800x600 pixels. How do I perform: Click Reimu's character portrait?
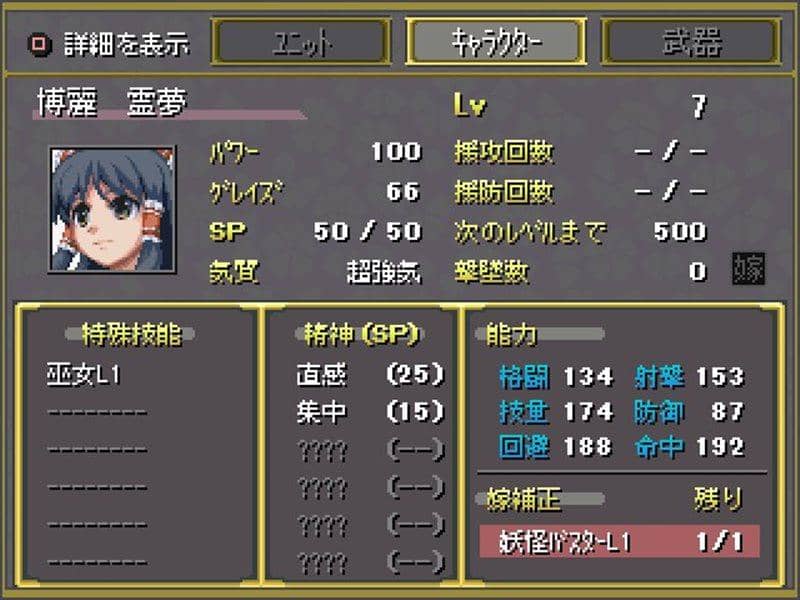[98, 208]
